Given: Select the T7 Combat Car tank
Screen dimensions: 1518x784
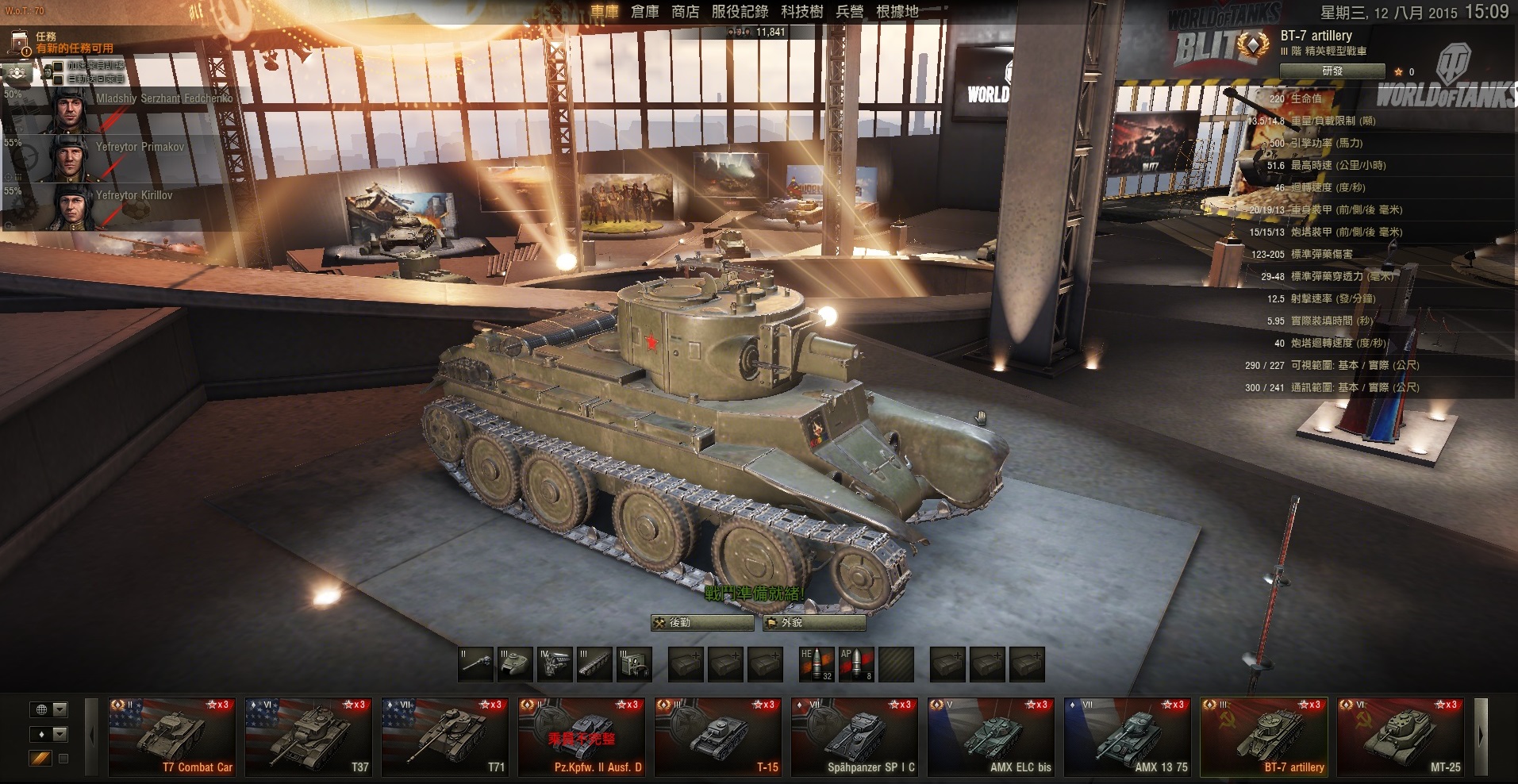Looking at the screenshot, I should click(x=172, y=736).
